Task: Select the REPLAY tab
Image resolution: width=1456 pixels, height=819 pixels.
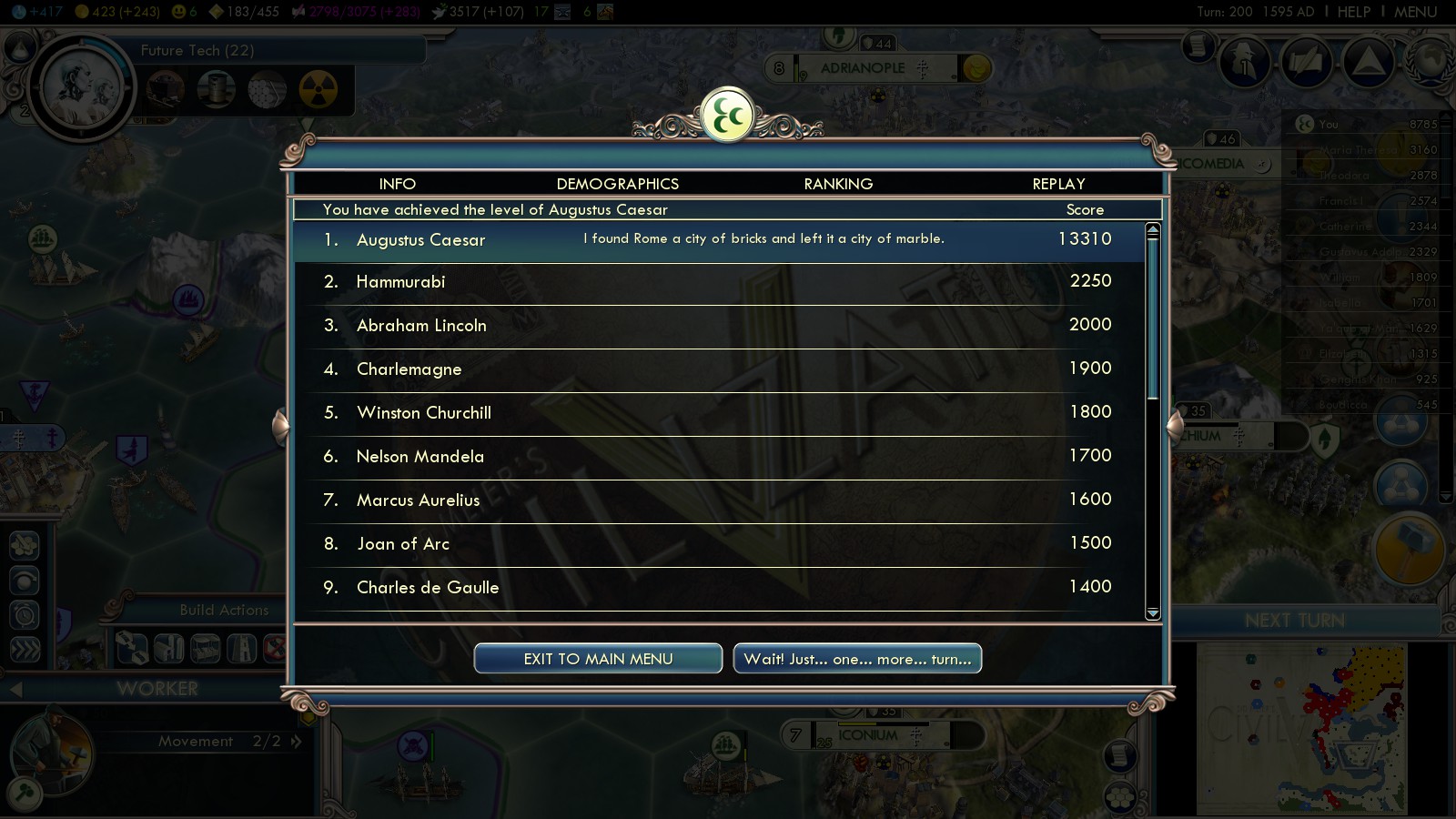Action: click(x=1058, y=184)
